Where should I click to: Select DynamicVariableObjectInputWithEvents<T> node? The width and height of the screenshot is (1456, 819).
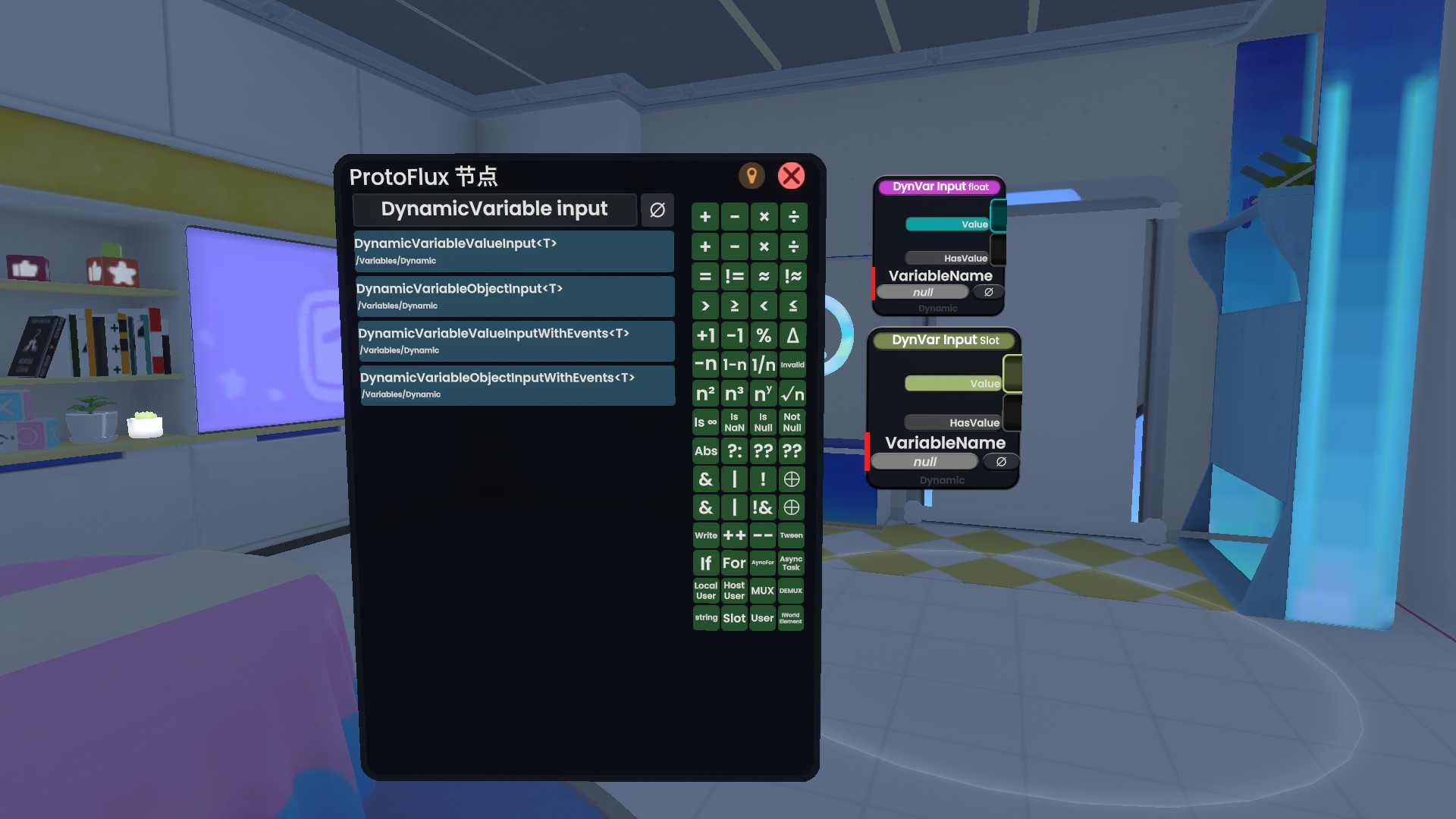pyautogui.click(x=517, y=385)
